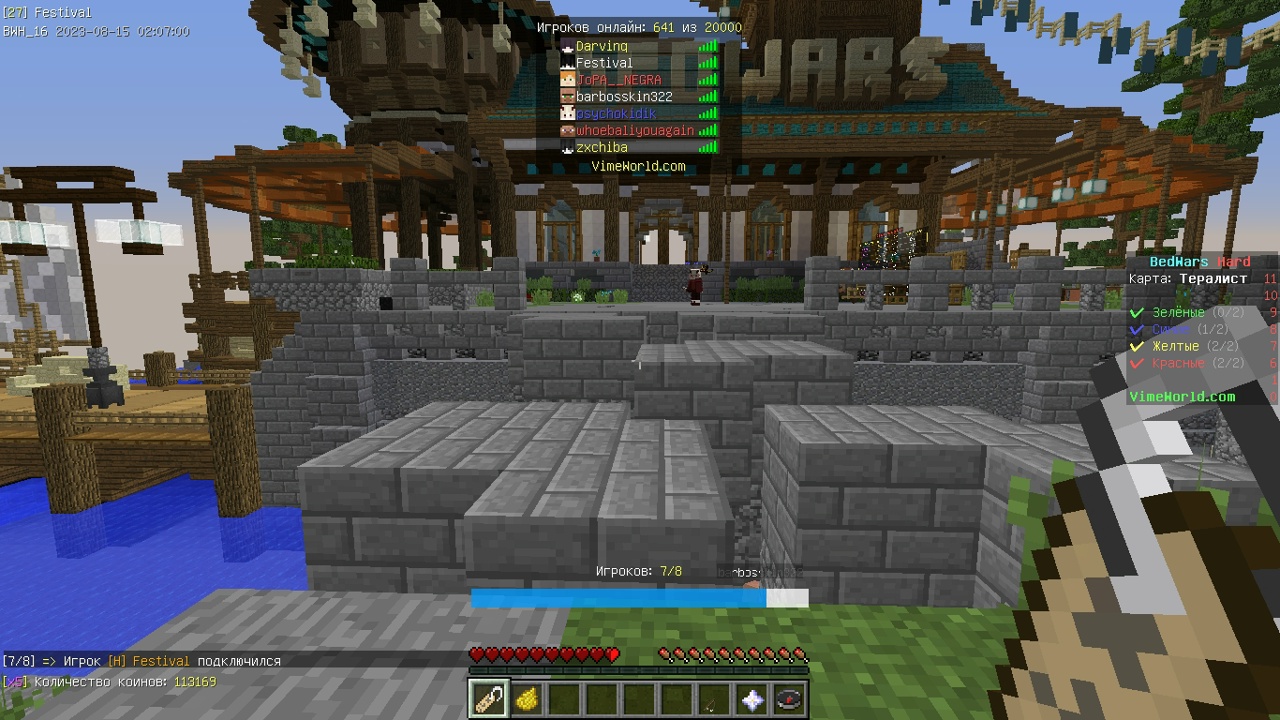Select the JoPA__NEGRA player row

pos(618,80)
